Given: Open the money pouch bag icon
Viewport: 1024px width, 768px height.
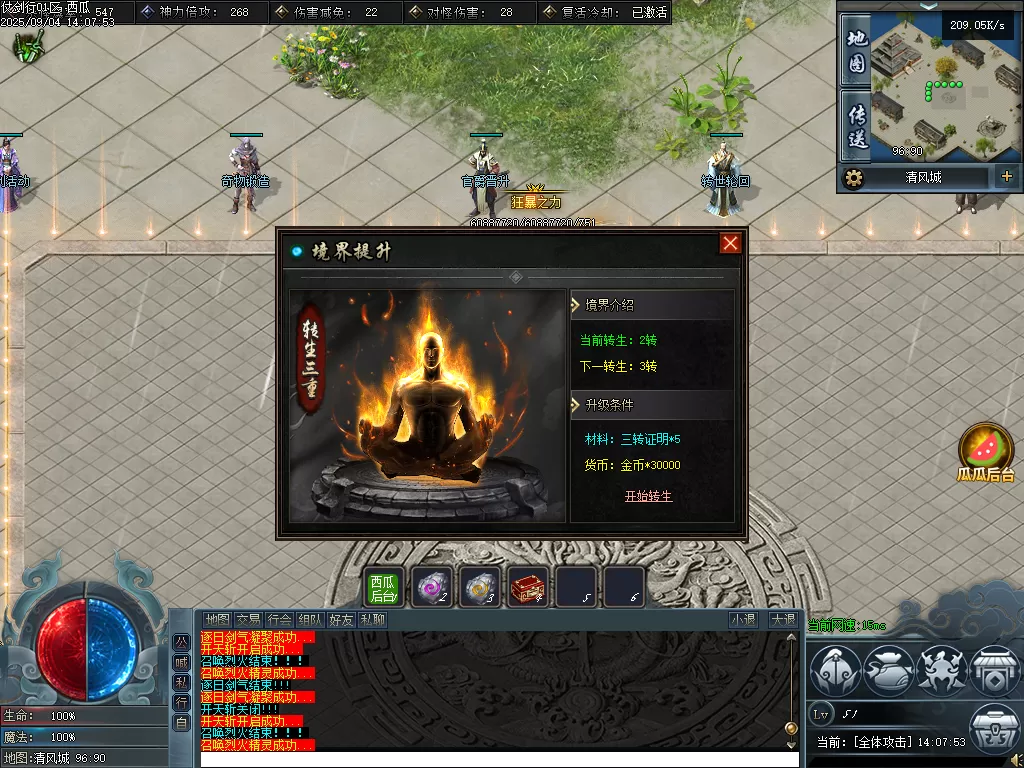Looking at the screenshot, I should coord(886,670).
